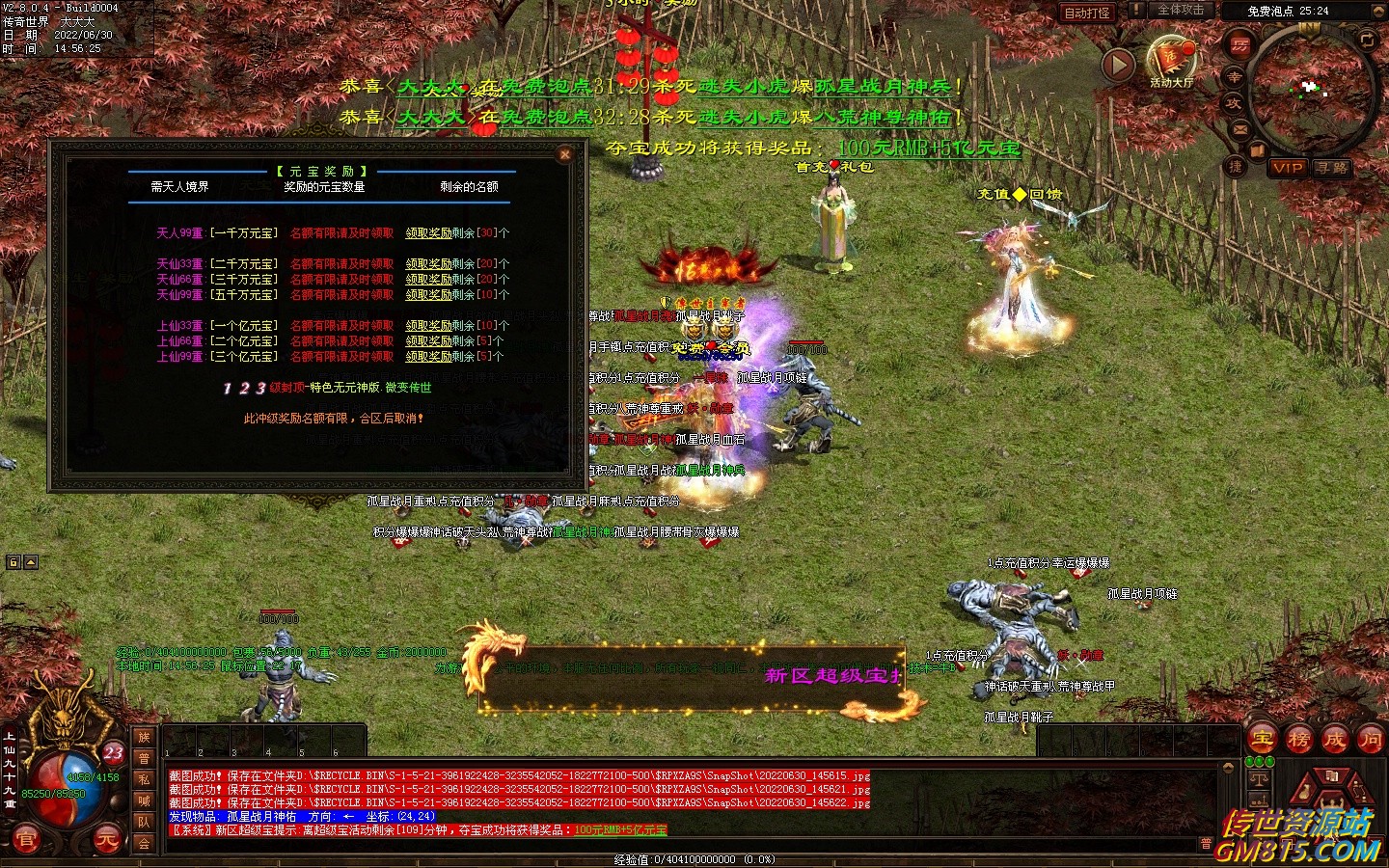Image resolution: width=1389 pixels, height=868 pixels.
Task: Activate the 寻路 pathfinding button
Action: pos(1332,168)
